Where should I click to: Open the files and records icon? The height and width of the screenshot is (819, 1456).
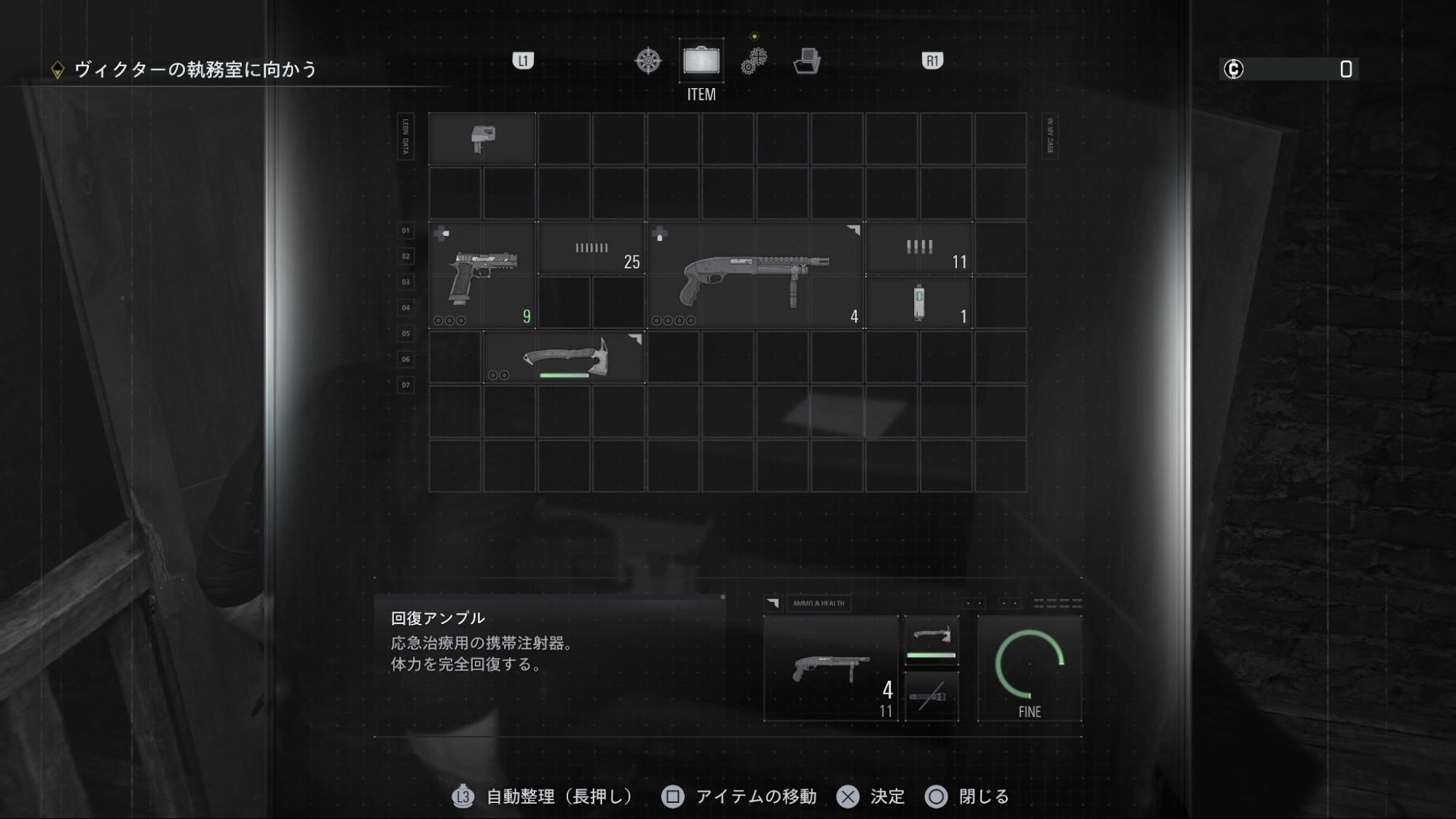click(x=808, y=63)
